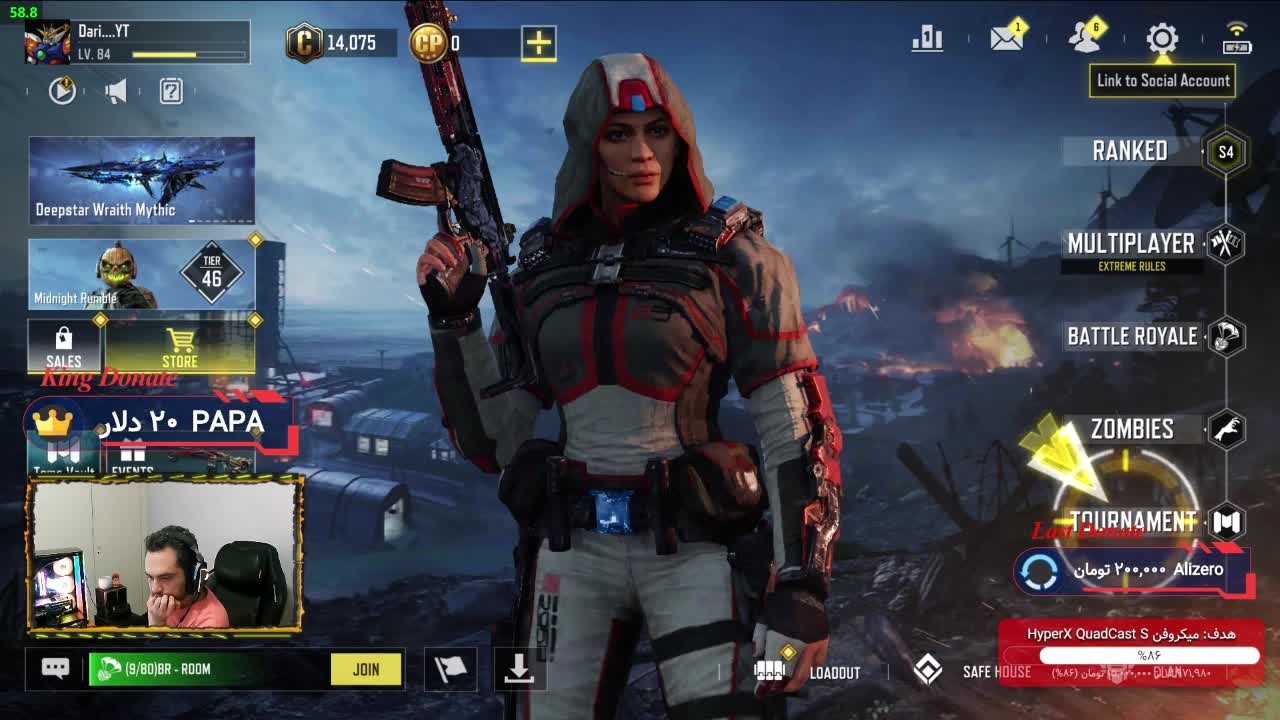Open the Midnight Rumble battle pass tier
Screen dimensions: 1280x720
pyautogui.click(x=142, y=274)
